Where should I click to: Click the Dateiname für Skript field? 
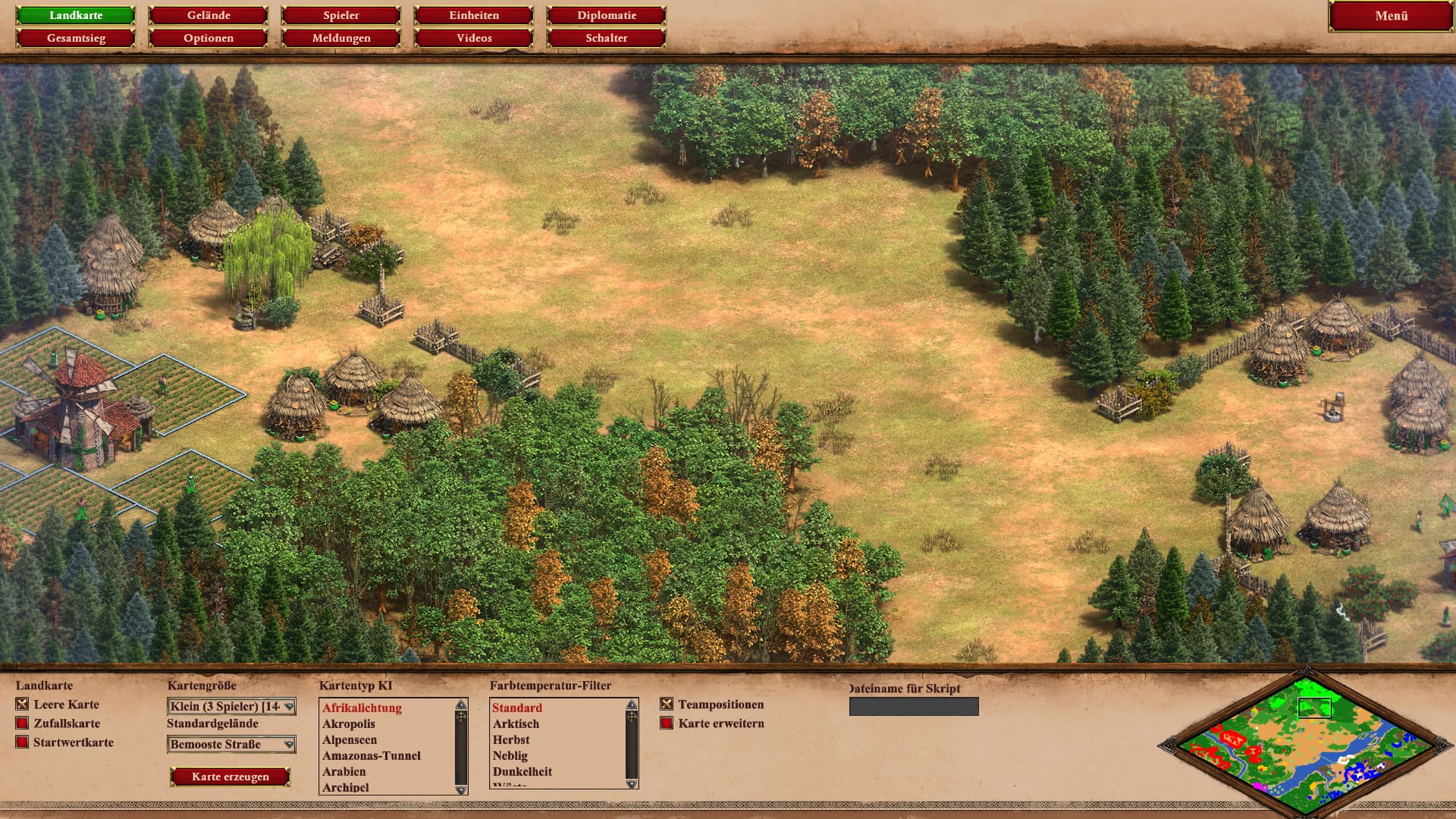tap(914, 707)
